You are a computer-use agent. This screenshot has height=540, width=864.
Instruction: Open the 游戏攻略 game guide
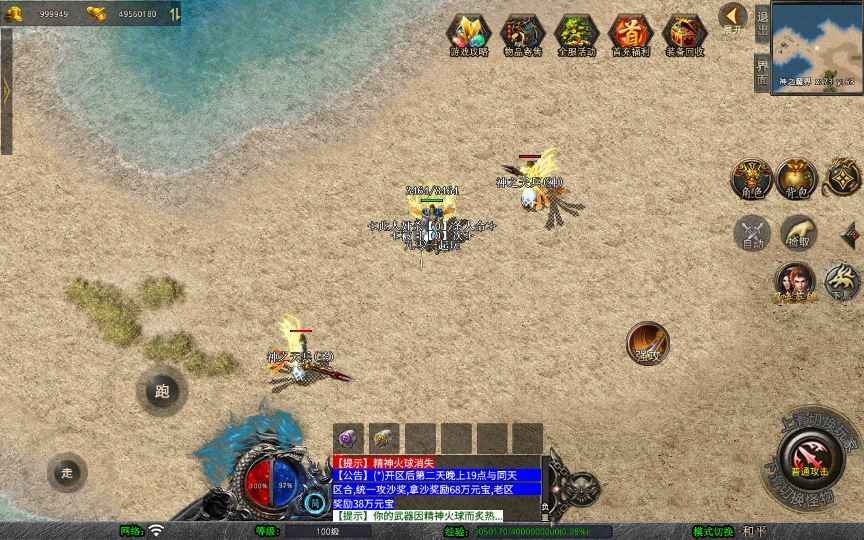point(468,35)
